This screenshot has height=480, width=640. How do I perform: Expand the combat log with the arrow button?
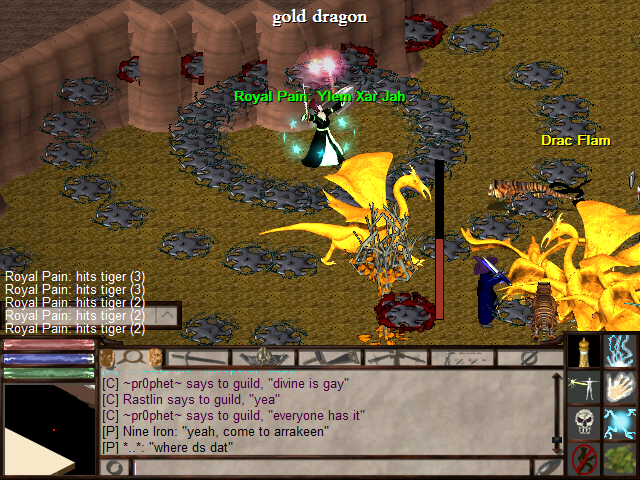click(167, 315)
